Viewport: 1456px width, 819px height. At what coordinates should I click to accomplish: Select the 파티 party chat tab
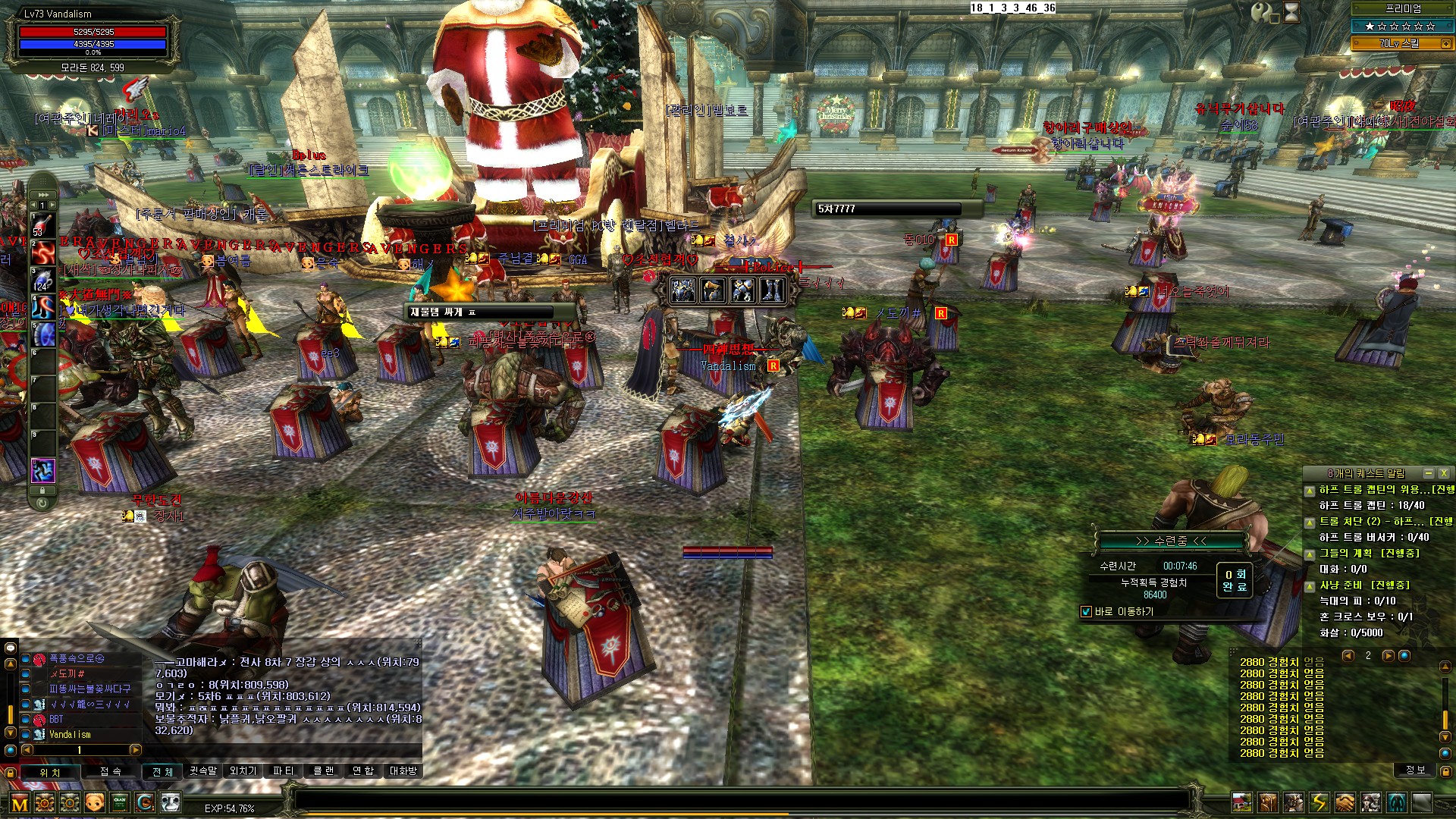pyautogui.click(x=283, y=771)
